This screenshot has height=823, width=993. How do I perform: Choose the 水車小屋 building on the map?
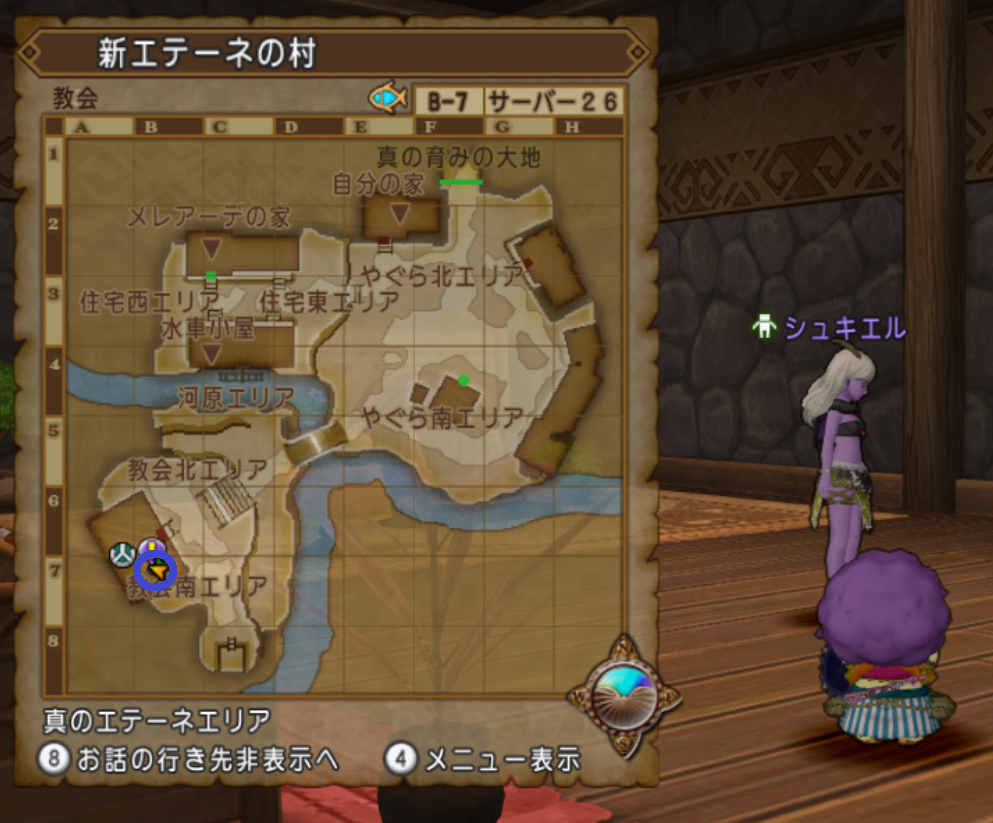pos(212,353)
